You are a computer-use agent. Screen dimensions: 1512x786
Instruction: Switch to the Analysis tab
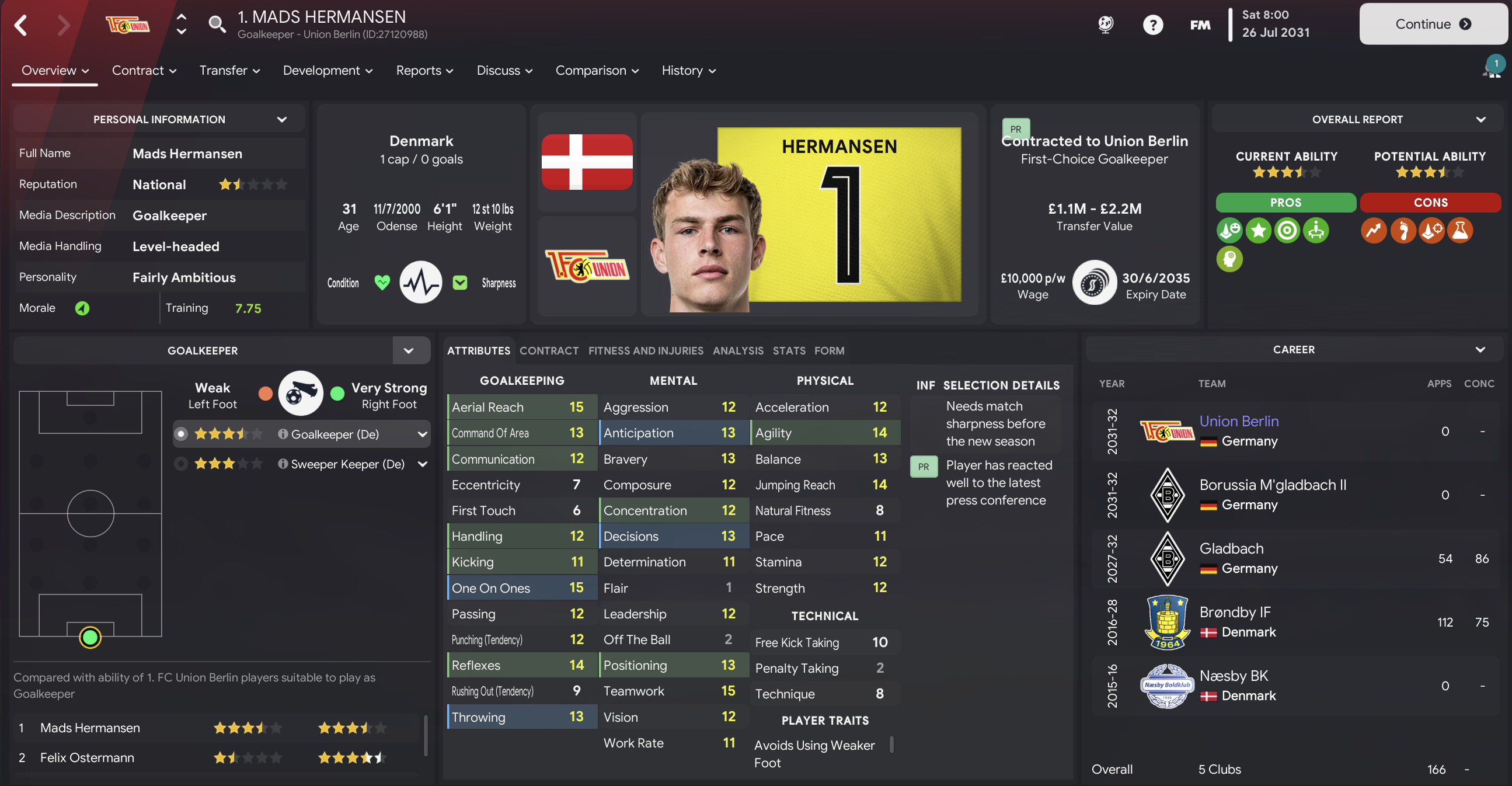coord(738,350)
